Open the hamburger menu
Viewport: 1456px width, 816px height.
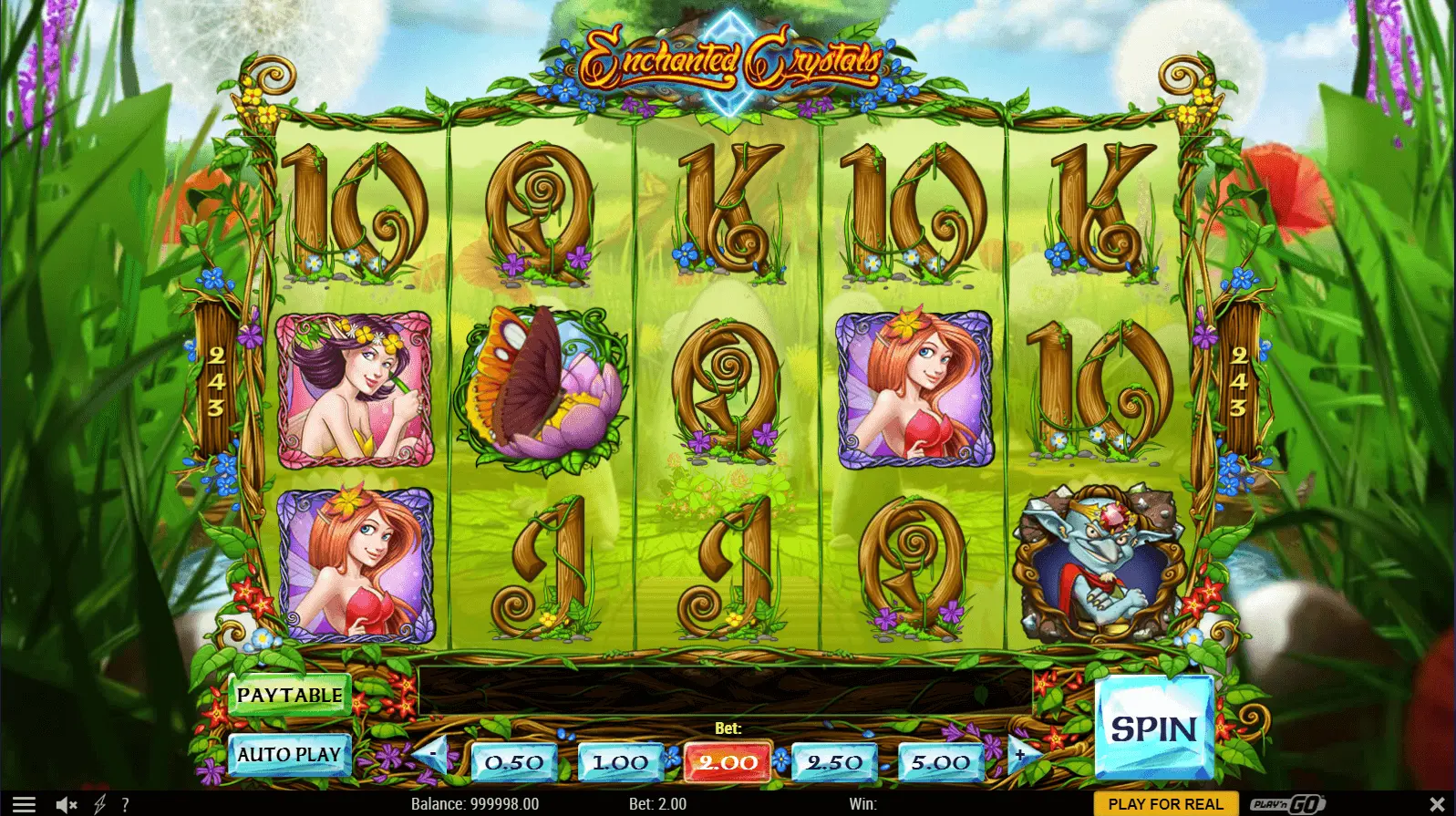point(24,804)
